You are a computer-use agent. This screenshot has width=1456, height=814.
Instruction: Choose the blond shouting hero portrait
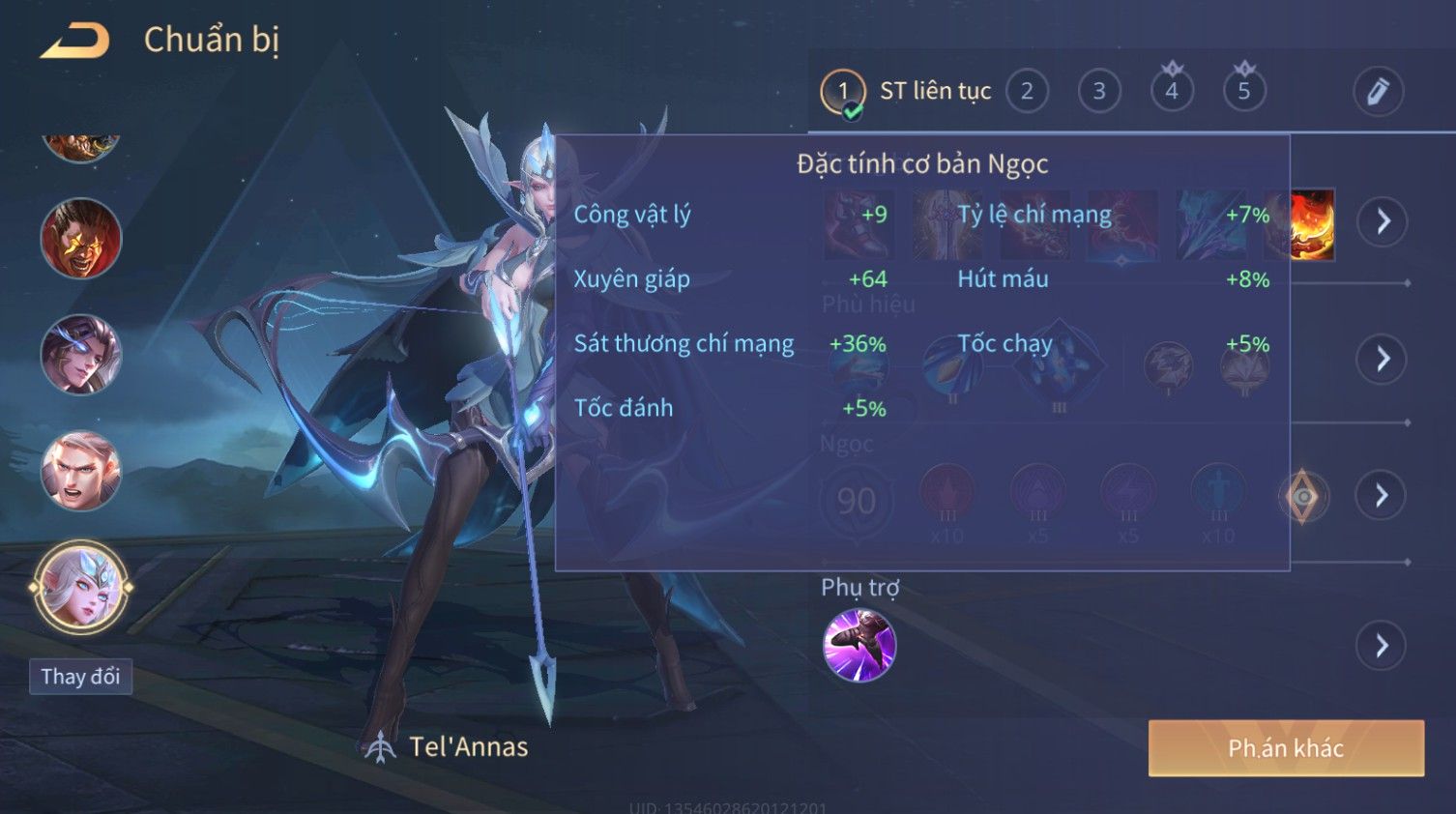click(81, 471)
